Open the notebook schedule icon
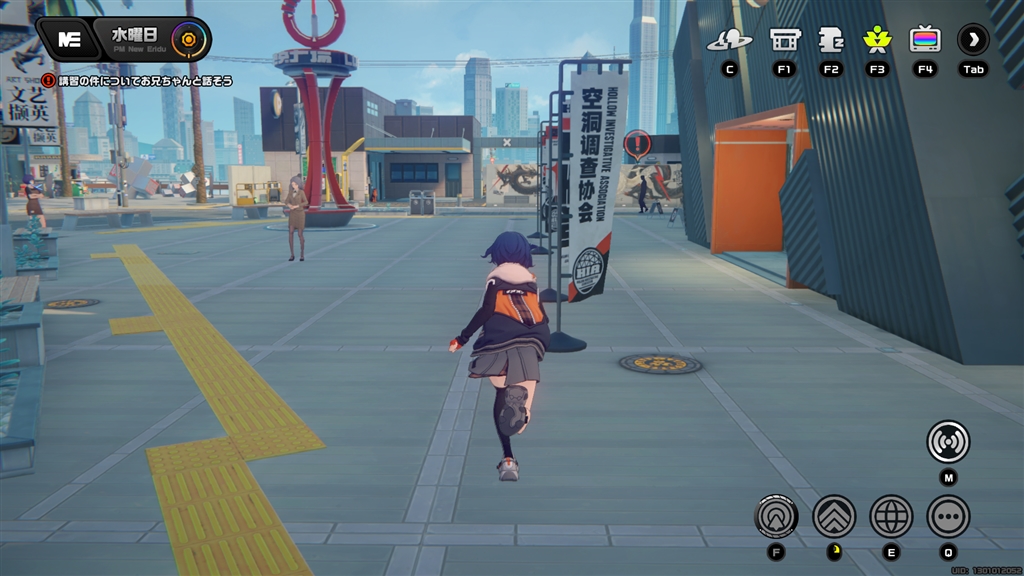Image resolution: width=1024 pixels, height=576 pixels. pyautogui.click(x=831, y=40)
